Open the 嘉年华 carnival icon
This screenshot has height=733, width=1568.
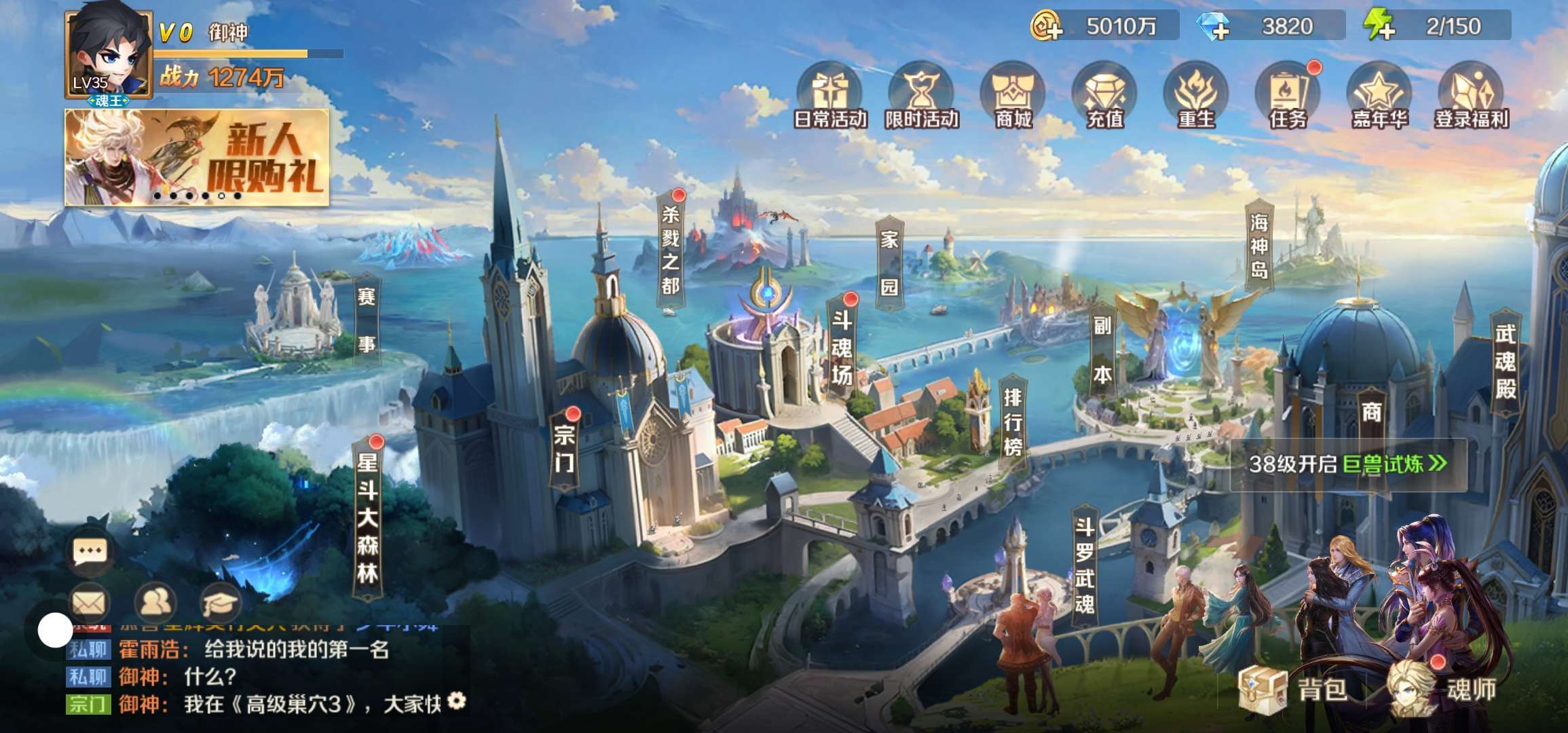tap(1379, 96)
